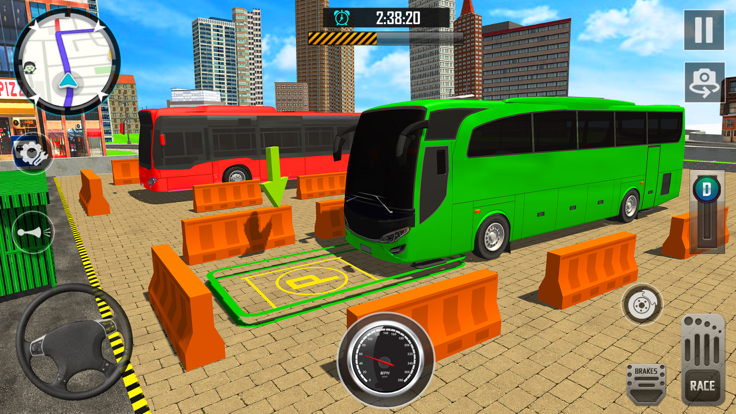Open the gear-and-wrench controls settings
This screenshot has height=414, width=736.
[31, 152]
